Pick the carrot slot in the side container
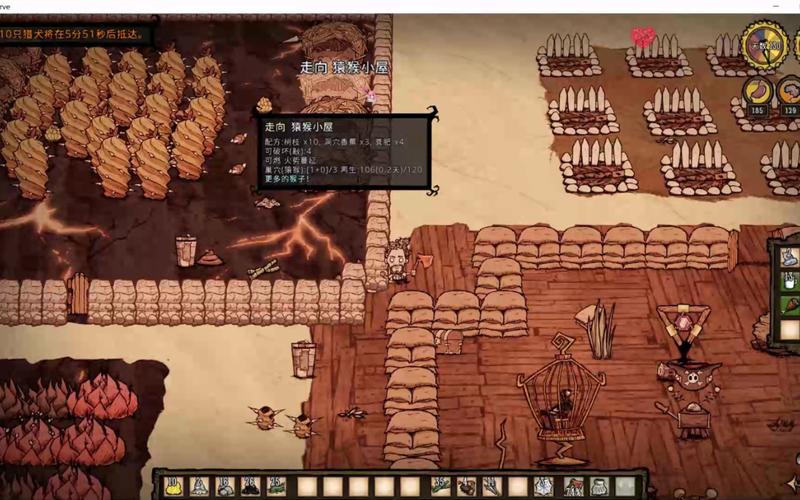800x500 pixels. [x=789, y=304]
